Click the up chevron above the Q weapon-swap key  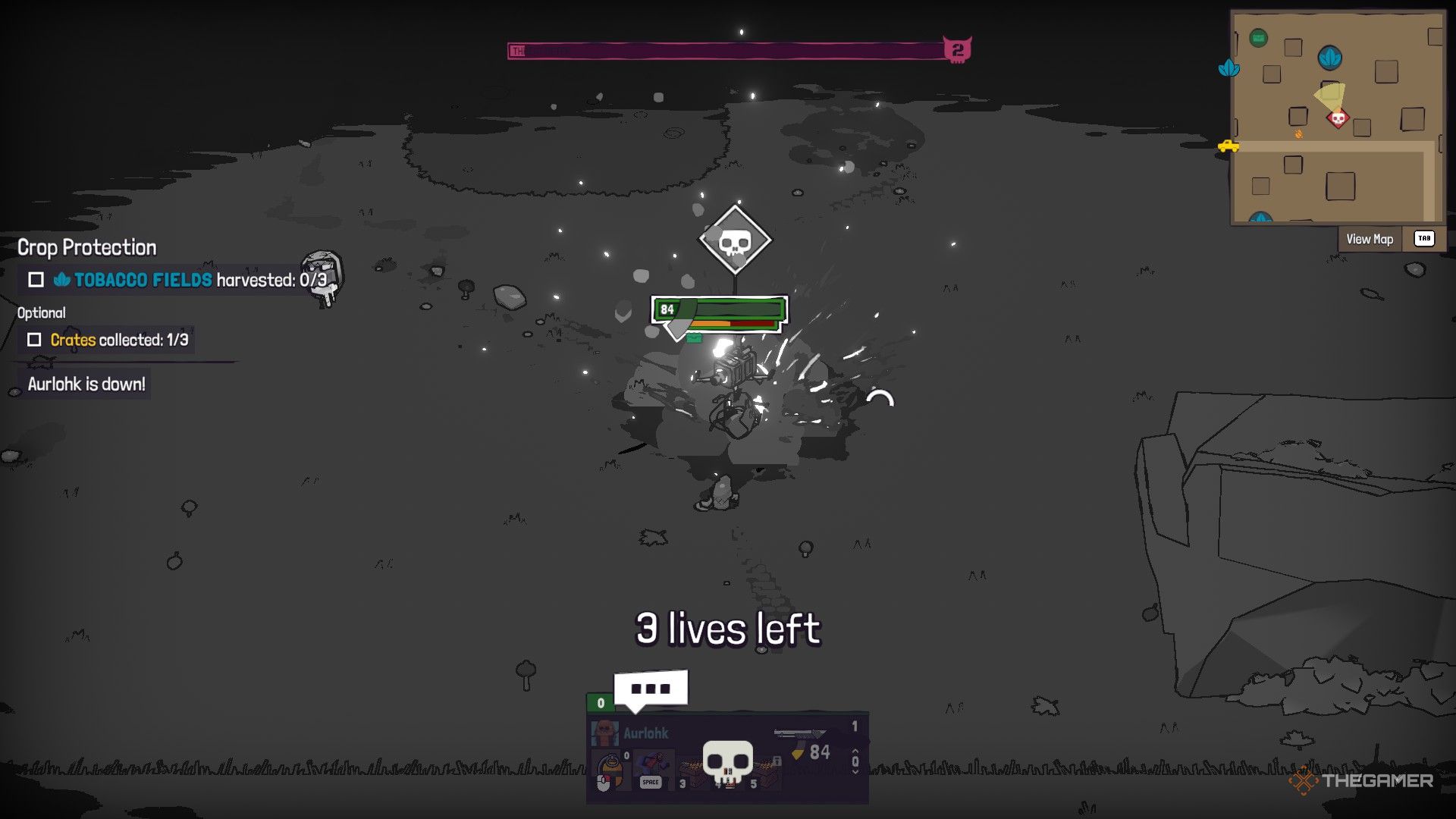coord(855,749)
